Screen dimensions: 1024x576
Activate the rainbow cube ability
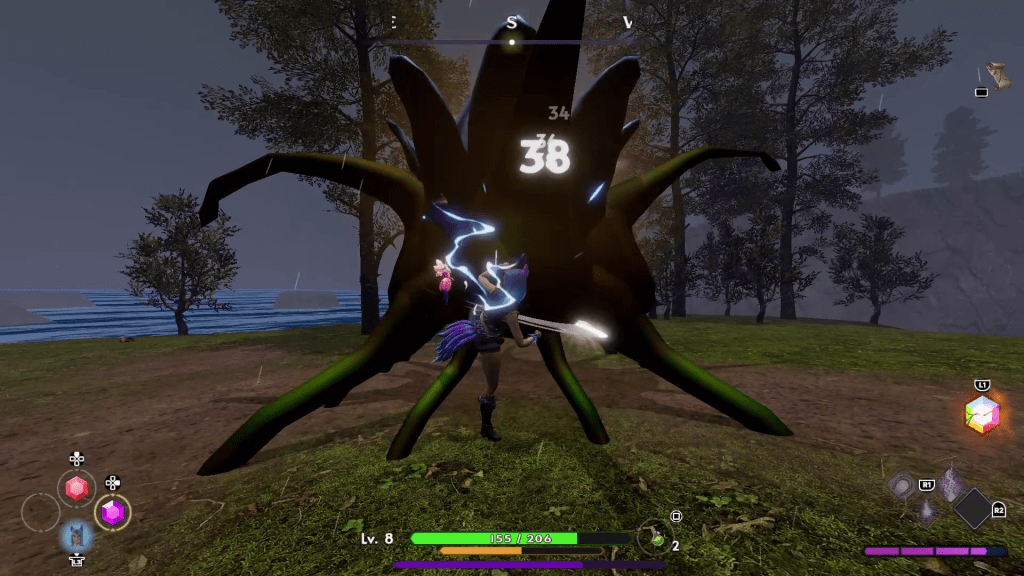(x=983, y=414)
